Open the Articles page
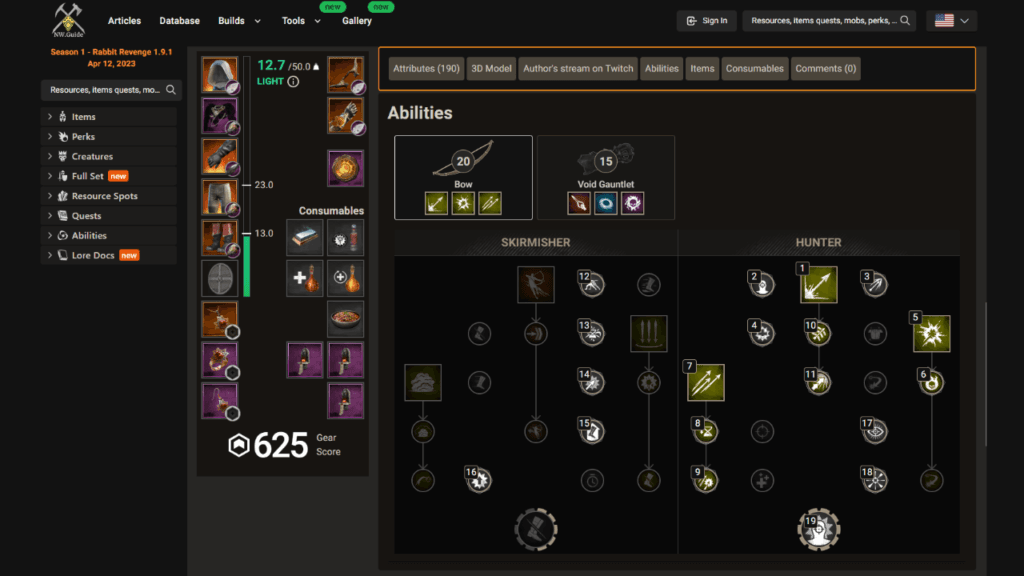 point(124,20)
